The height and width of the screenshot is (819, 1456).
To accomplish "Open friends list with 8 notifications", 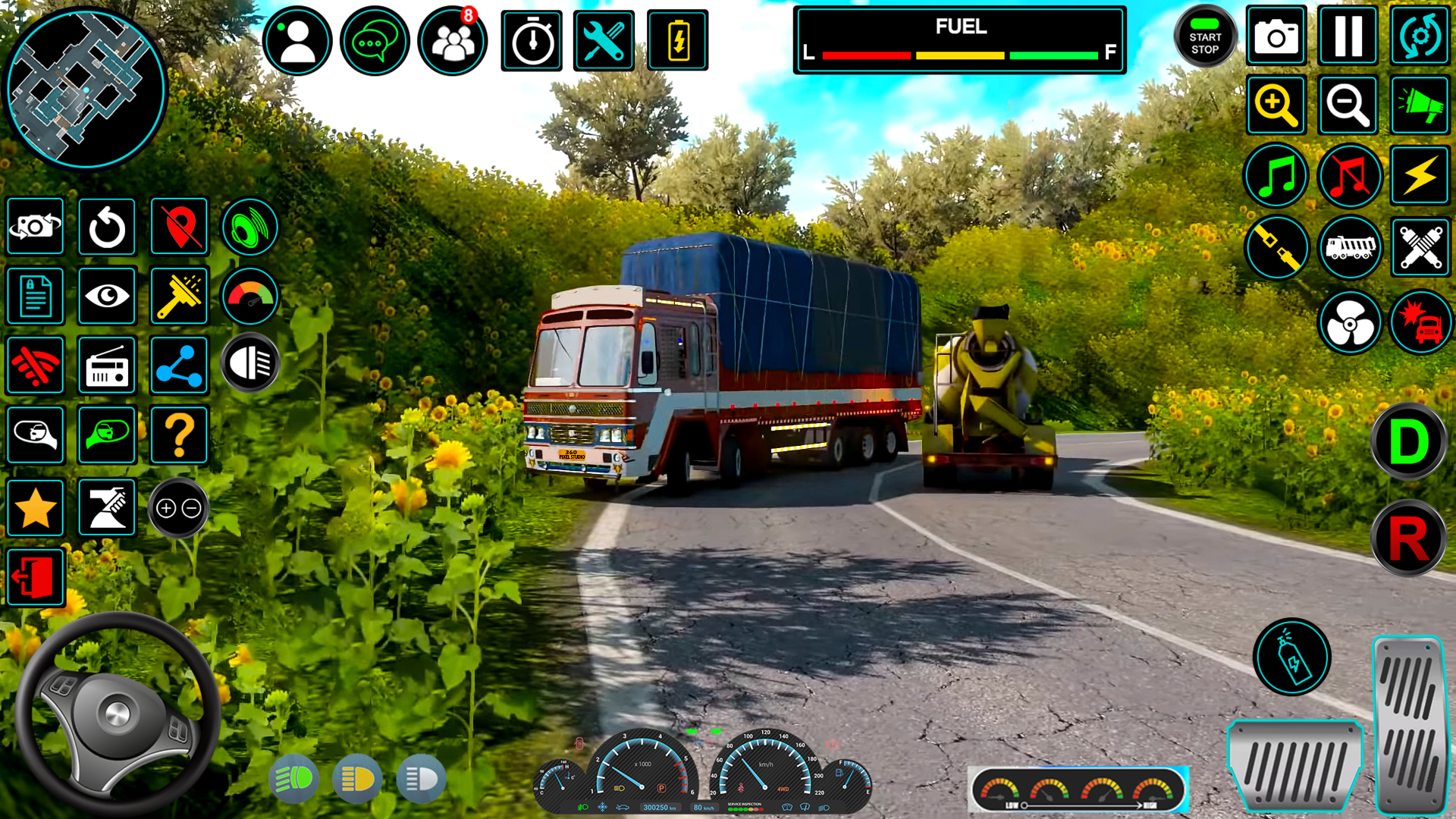I will click(x=451, y=41).
